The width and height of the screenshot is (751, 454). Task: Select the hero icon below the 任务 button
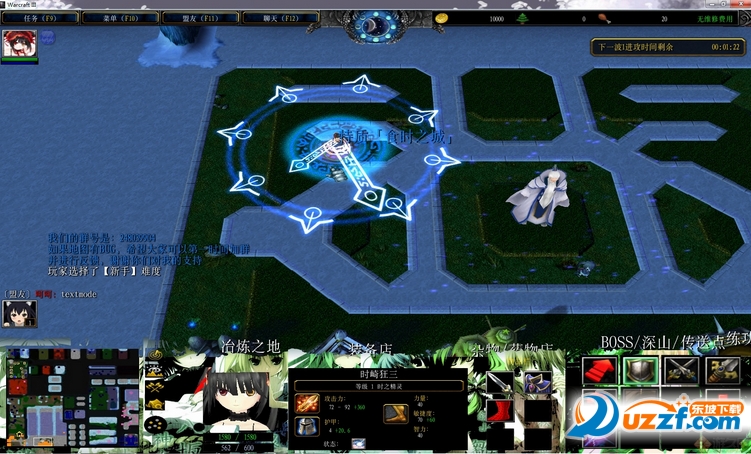click(18, 43)
